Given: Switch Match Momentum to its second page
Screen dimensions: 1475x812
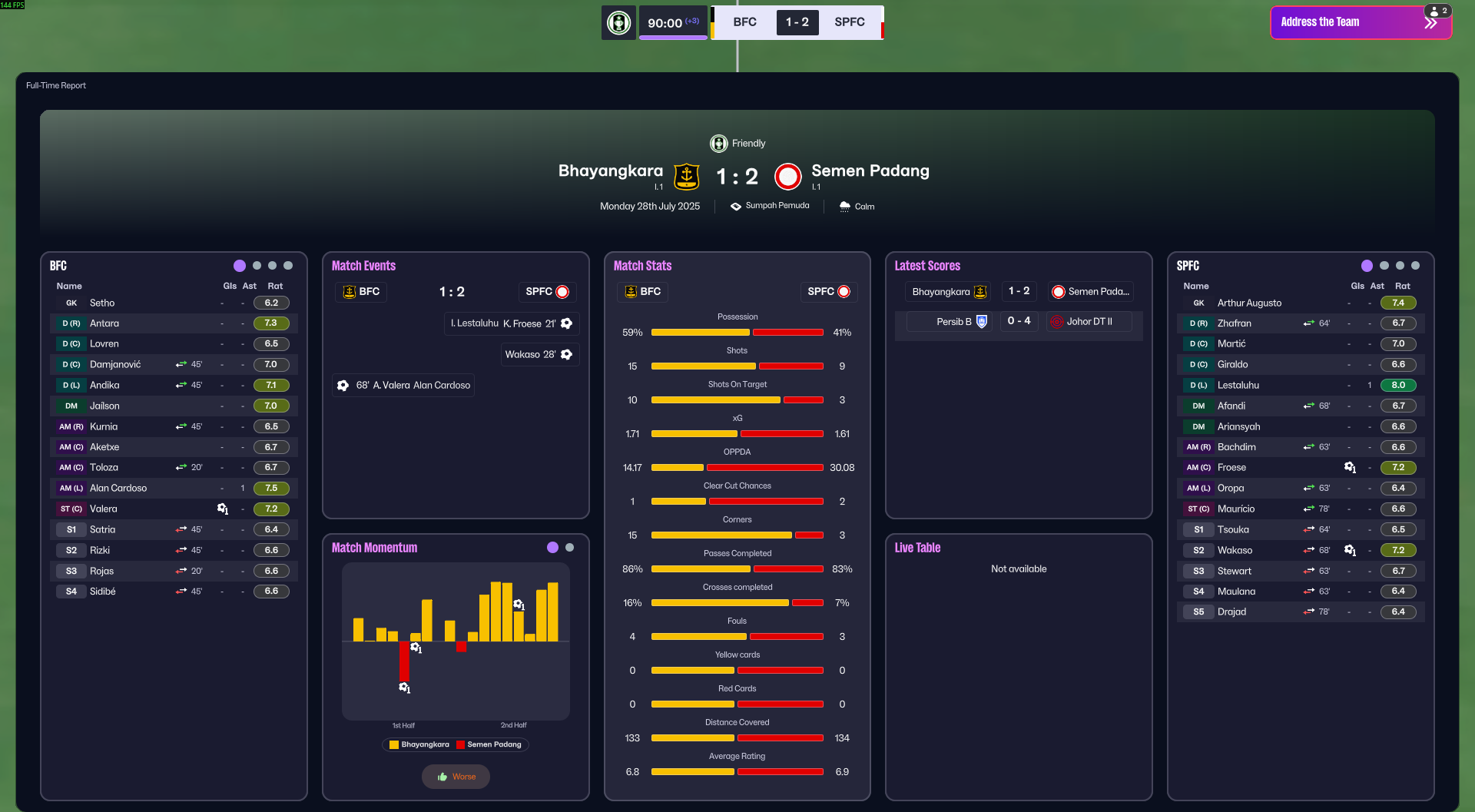Looking at the screenshot, I should click(x=569, y=548).
